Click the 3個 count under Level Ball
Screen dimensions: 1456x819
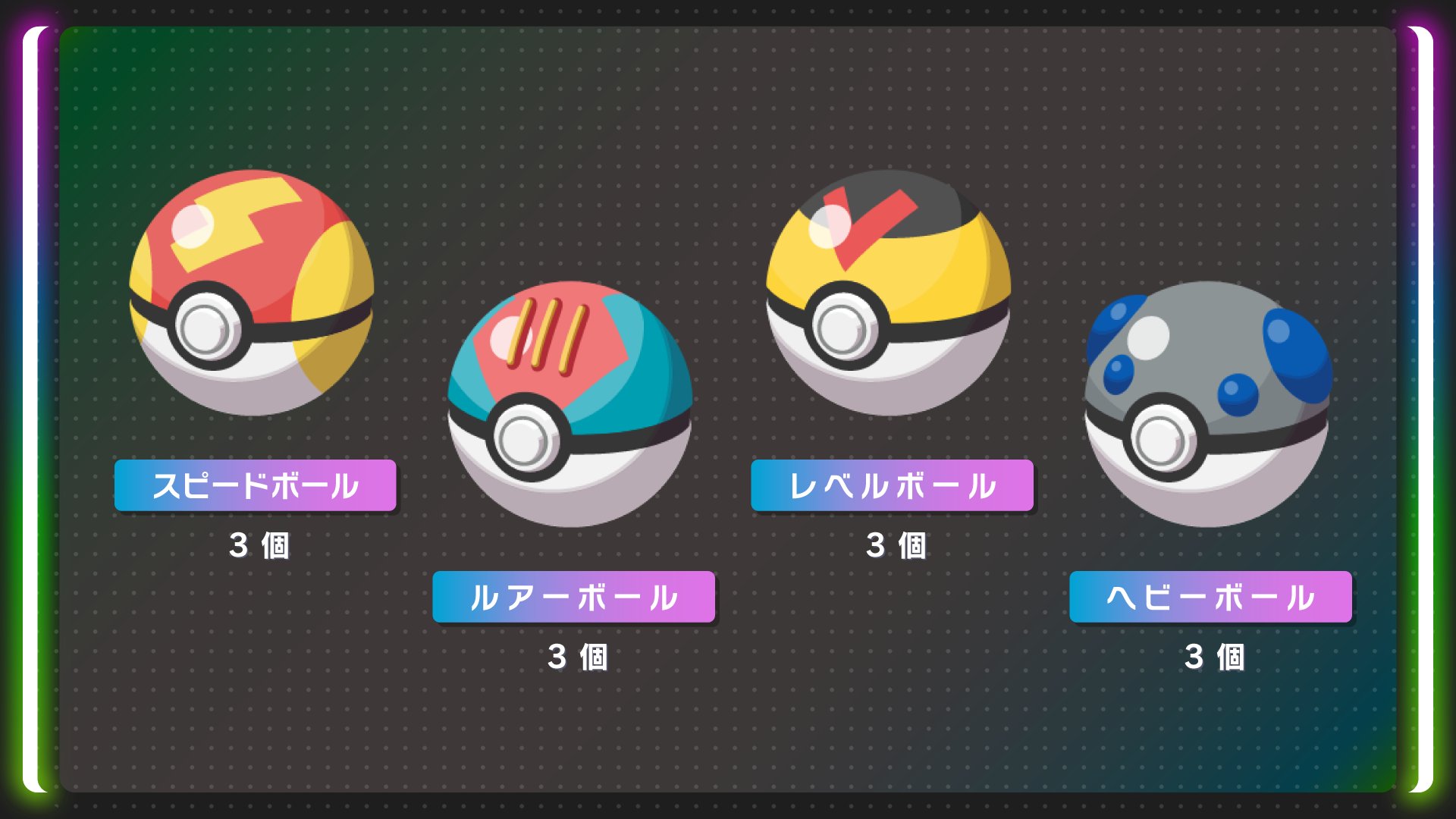click(x=898, y=544)
